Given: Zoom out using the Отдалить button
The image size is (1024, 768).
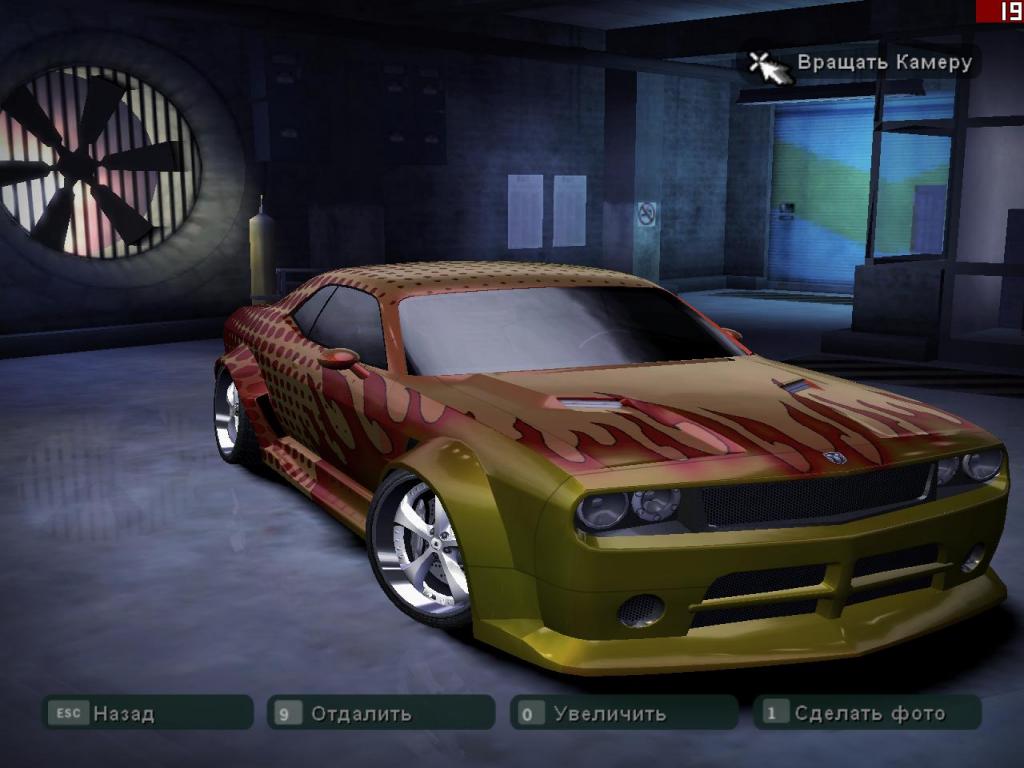Looking at the screenshot, I should click(381, 713).
